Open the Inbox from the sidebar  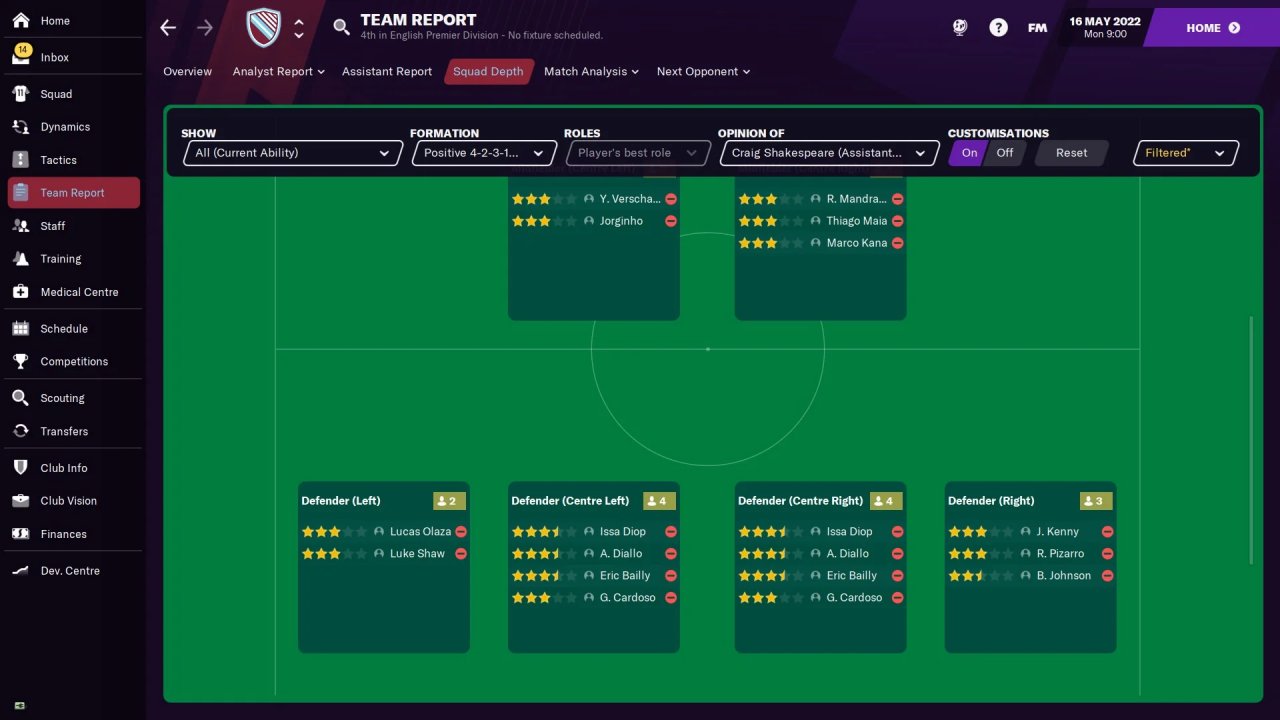[x=54, y=57]
